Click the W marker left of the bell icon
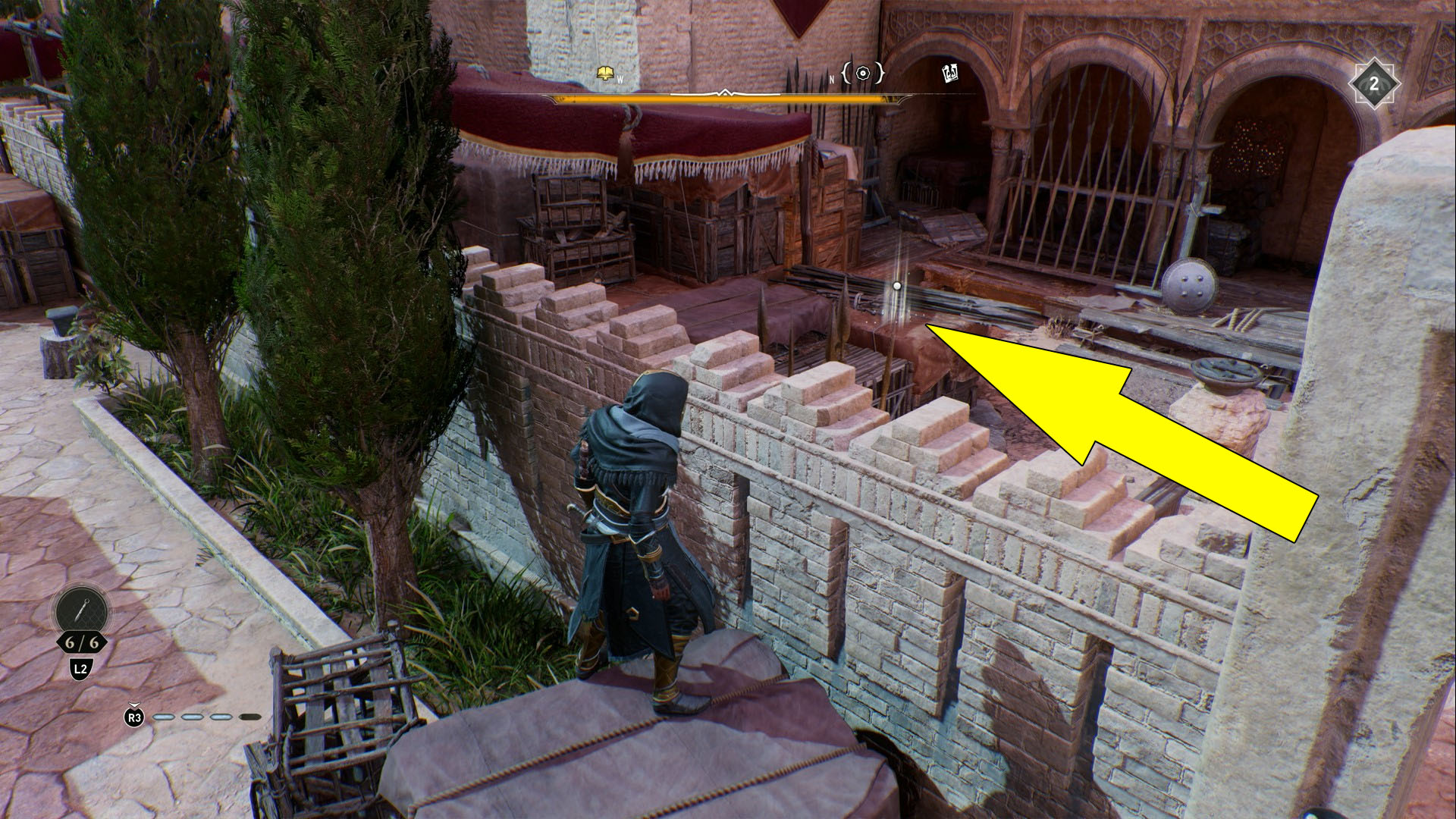Viewport: 1456px width, 819px height. click(x=620, y=80)
